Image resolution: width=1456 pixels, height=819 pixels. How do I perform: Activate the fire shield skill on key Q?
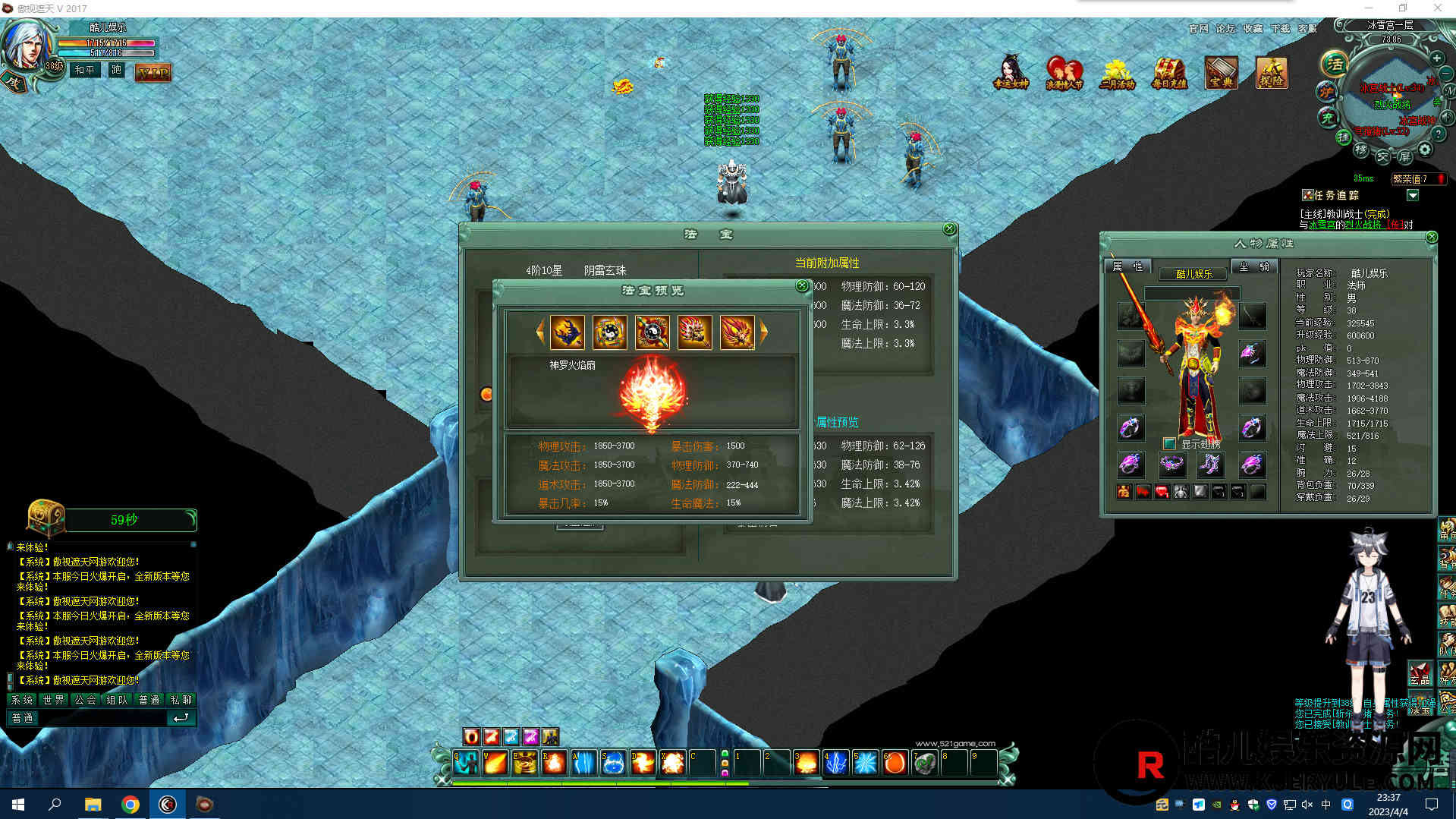tap(466, 762)
